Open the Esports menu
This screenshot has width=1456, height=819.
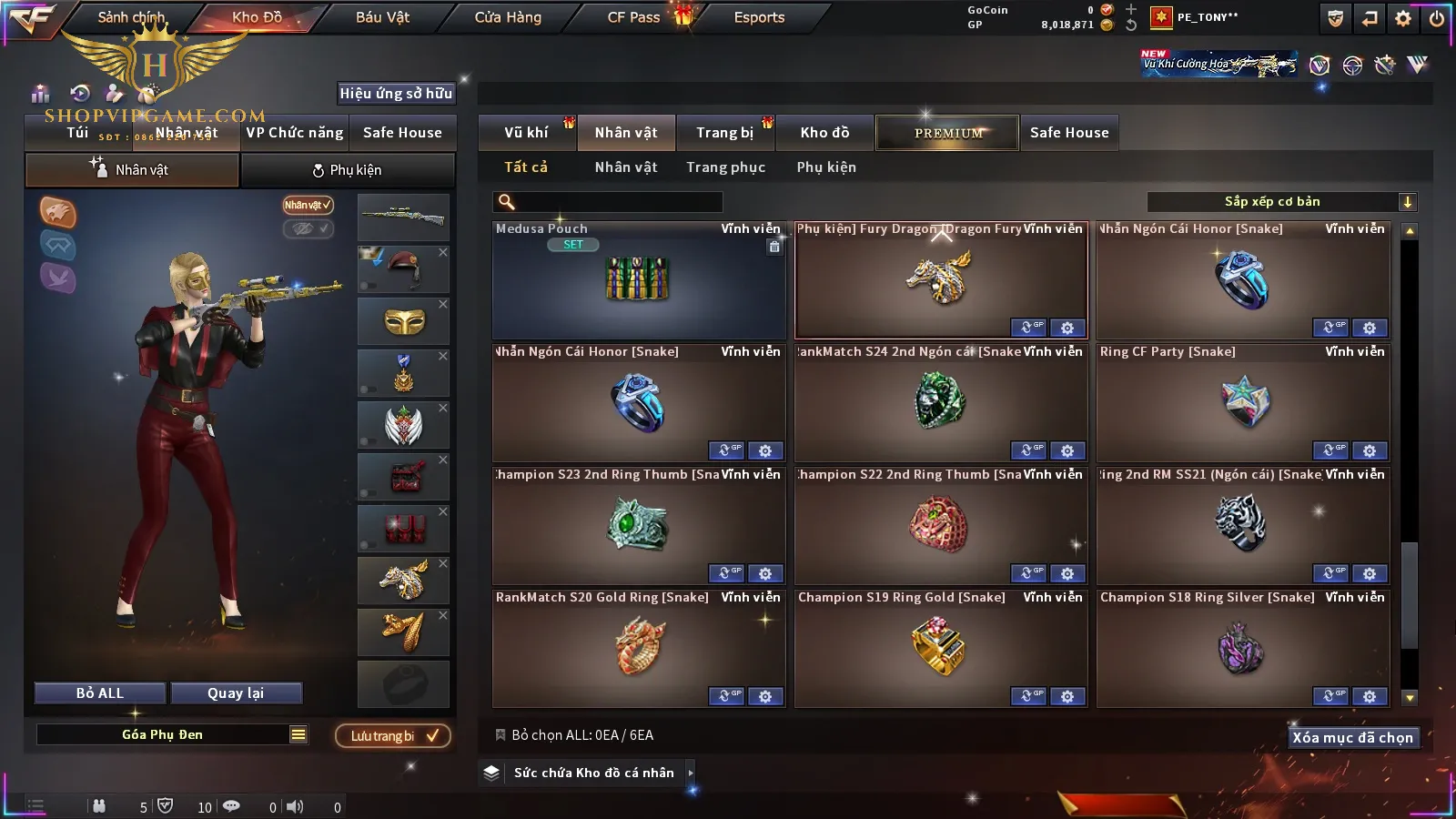759,17
